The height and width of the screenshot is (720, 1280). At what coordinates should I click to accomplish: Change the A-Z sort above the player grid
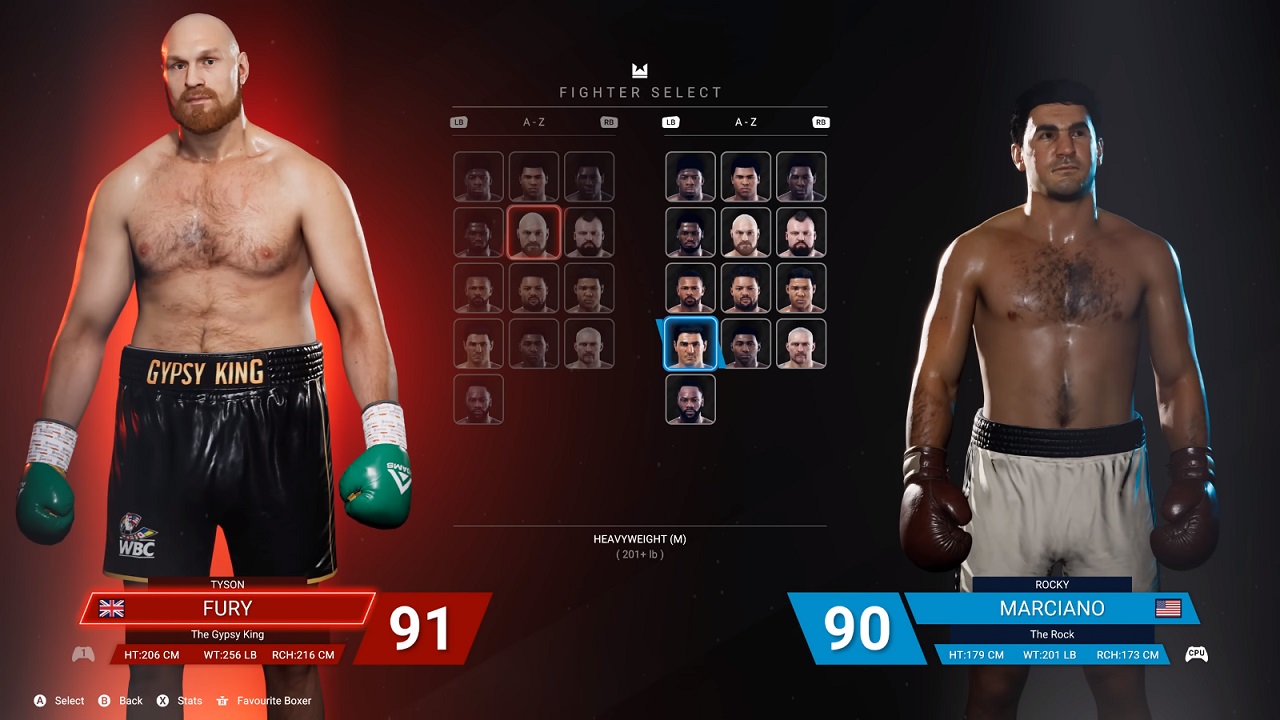pos(534,122)
